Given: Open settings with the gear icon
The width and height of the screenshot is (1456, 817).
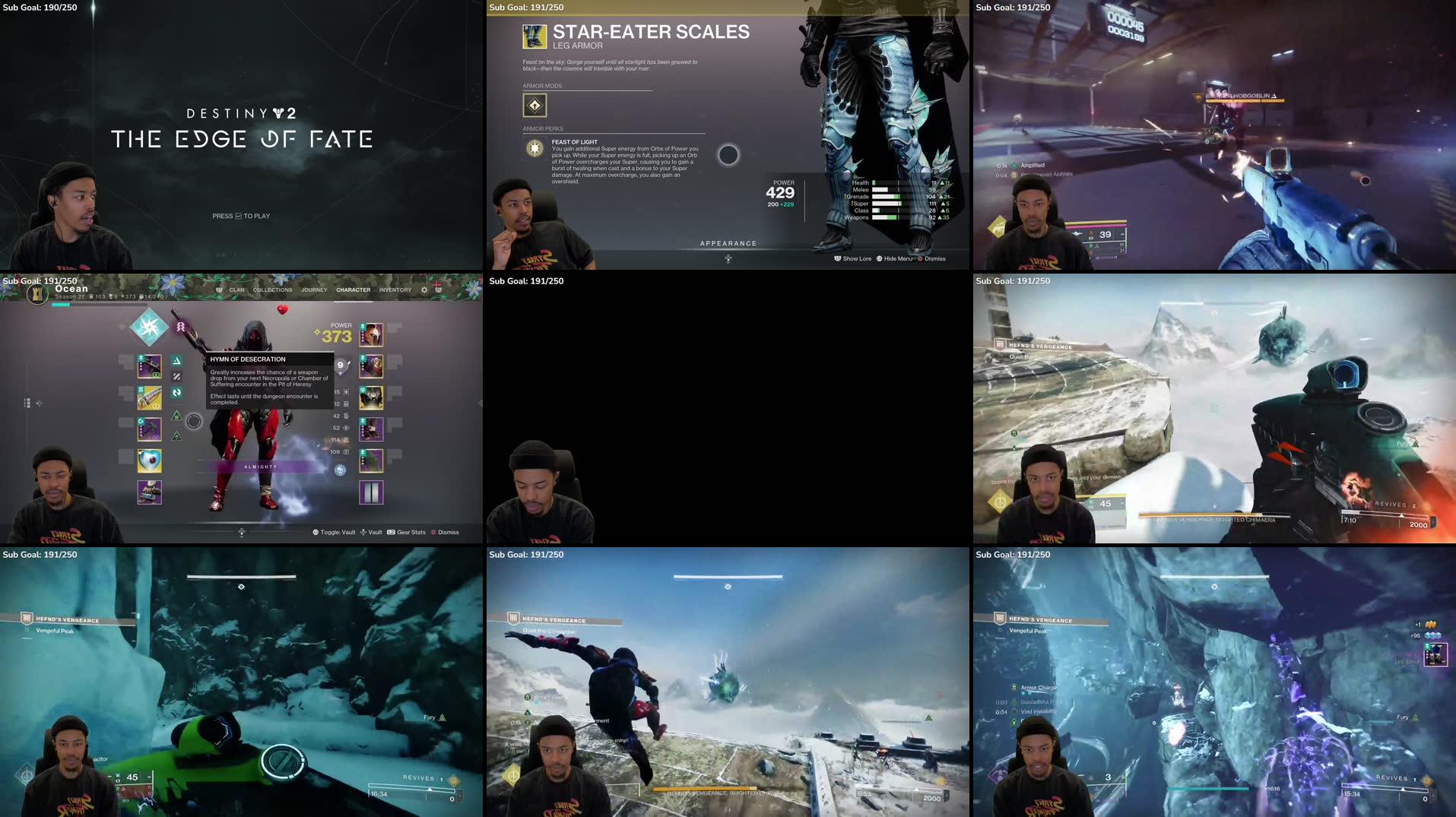Looking at the screenshot, I should coord(424,290).
